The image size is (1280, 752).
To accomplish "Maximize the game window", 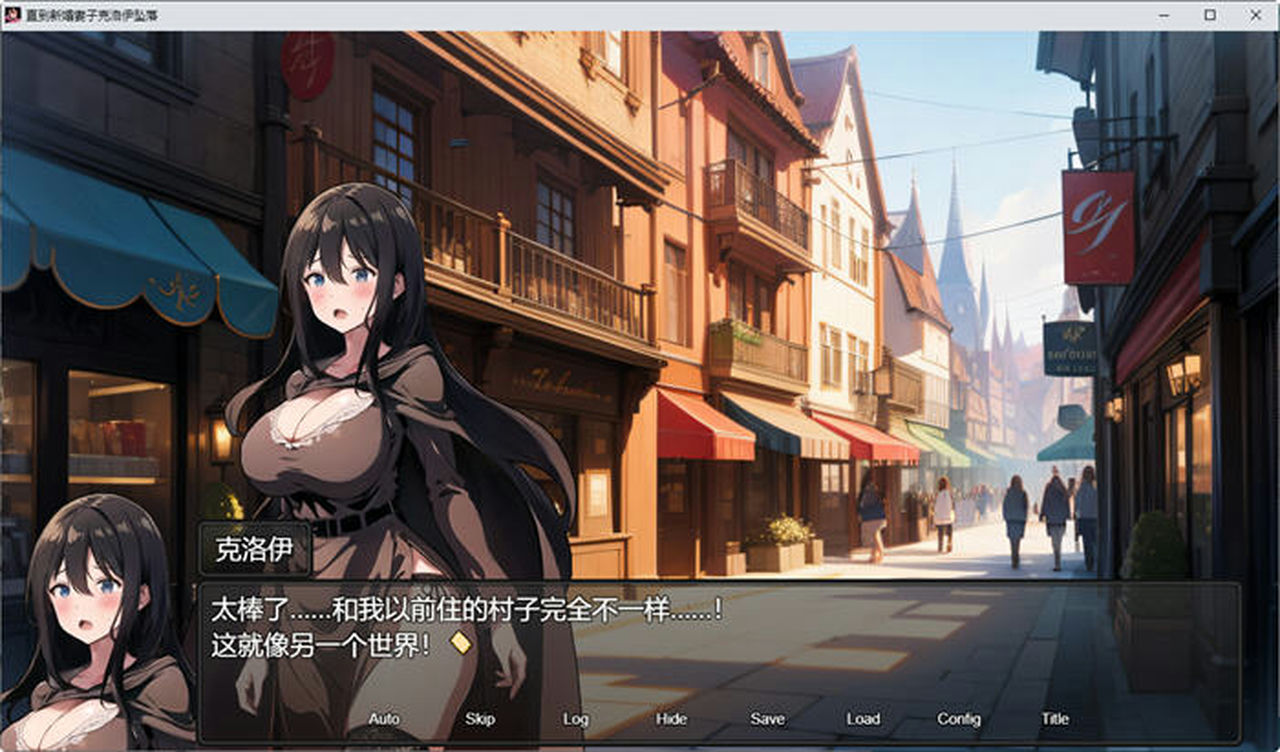I will click(1209, 15).
